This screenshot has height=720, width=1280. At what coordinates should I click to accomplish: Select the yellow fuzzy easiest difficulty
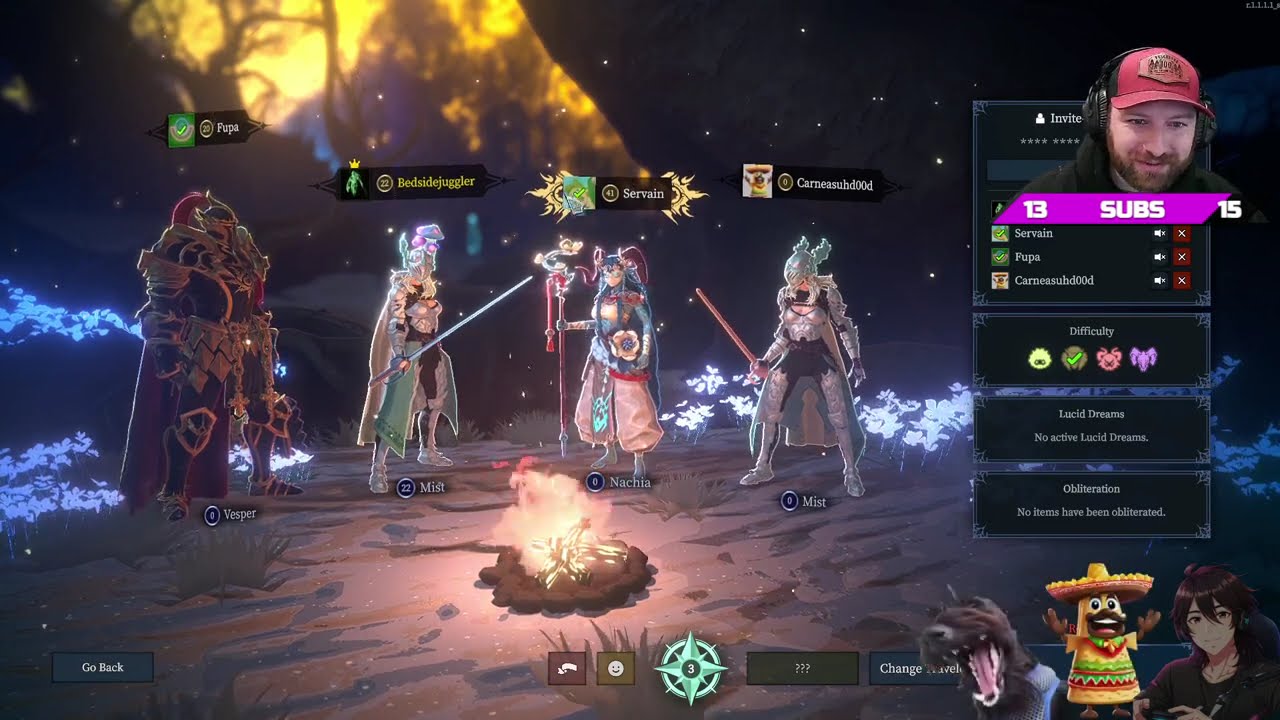click(x=1040, y=358)
